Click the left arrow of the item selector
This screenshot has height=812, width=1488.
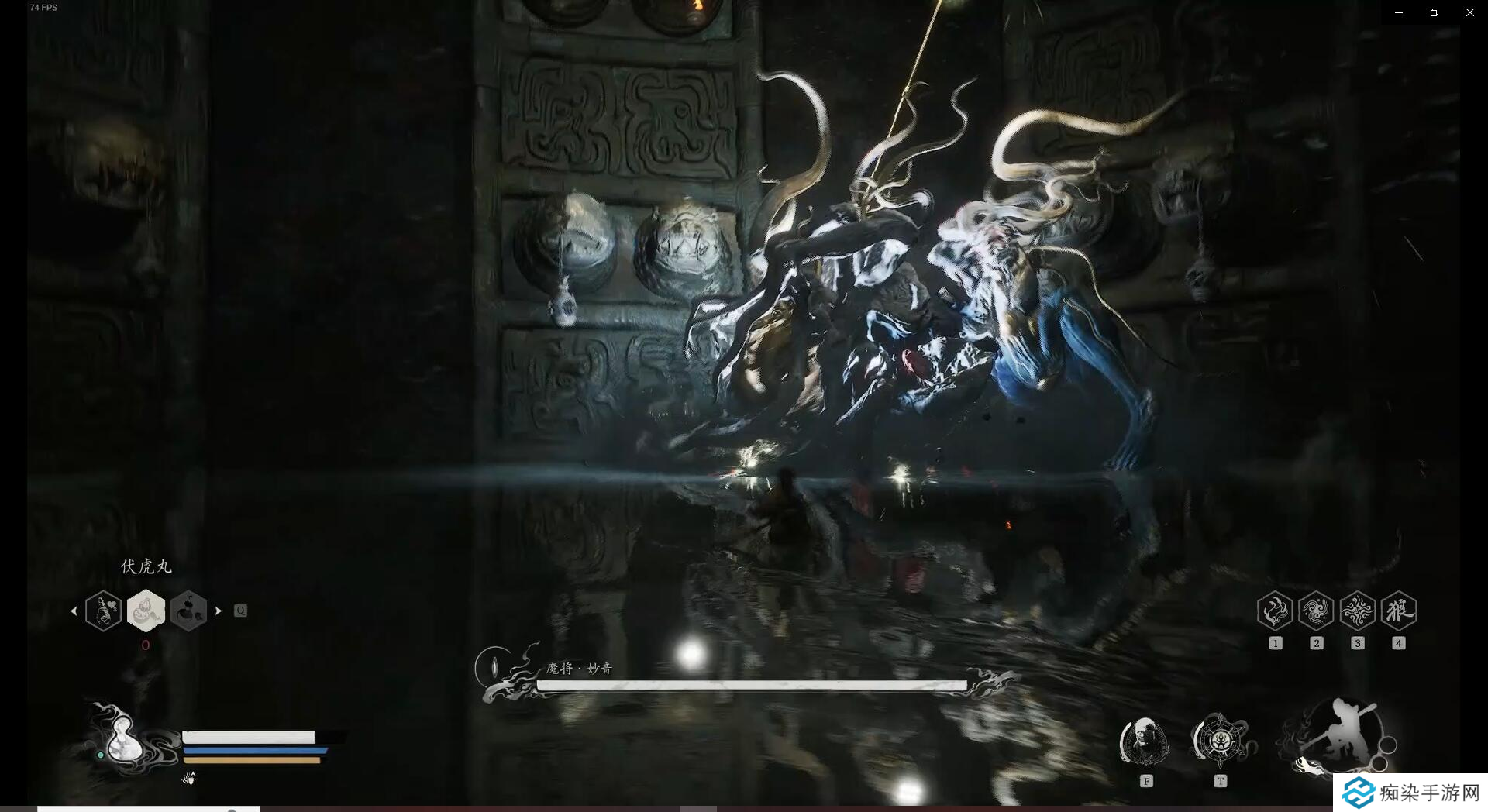click(74, 611)
